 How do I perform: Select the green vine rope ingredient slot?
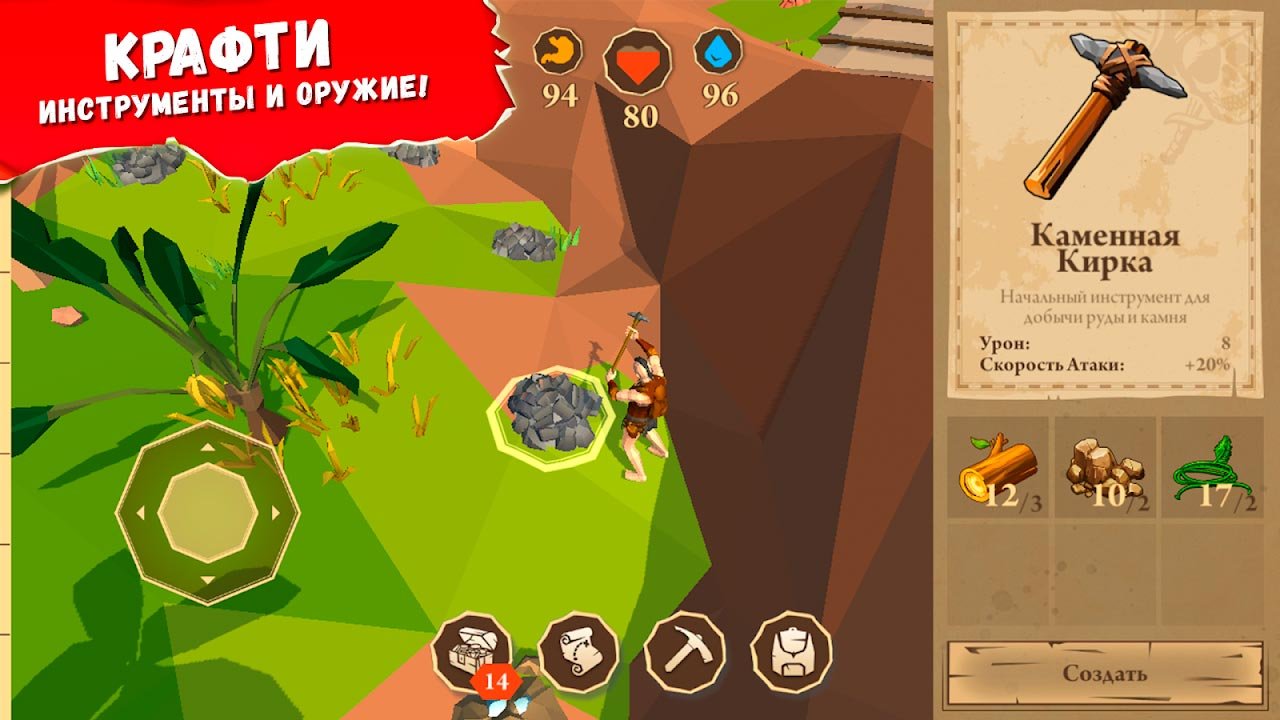(1213, 468)
